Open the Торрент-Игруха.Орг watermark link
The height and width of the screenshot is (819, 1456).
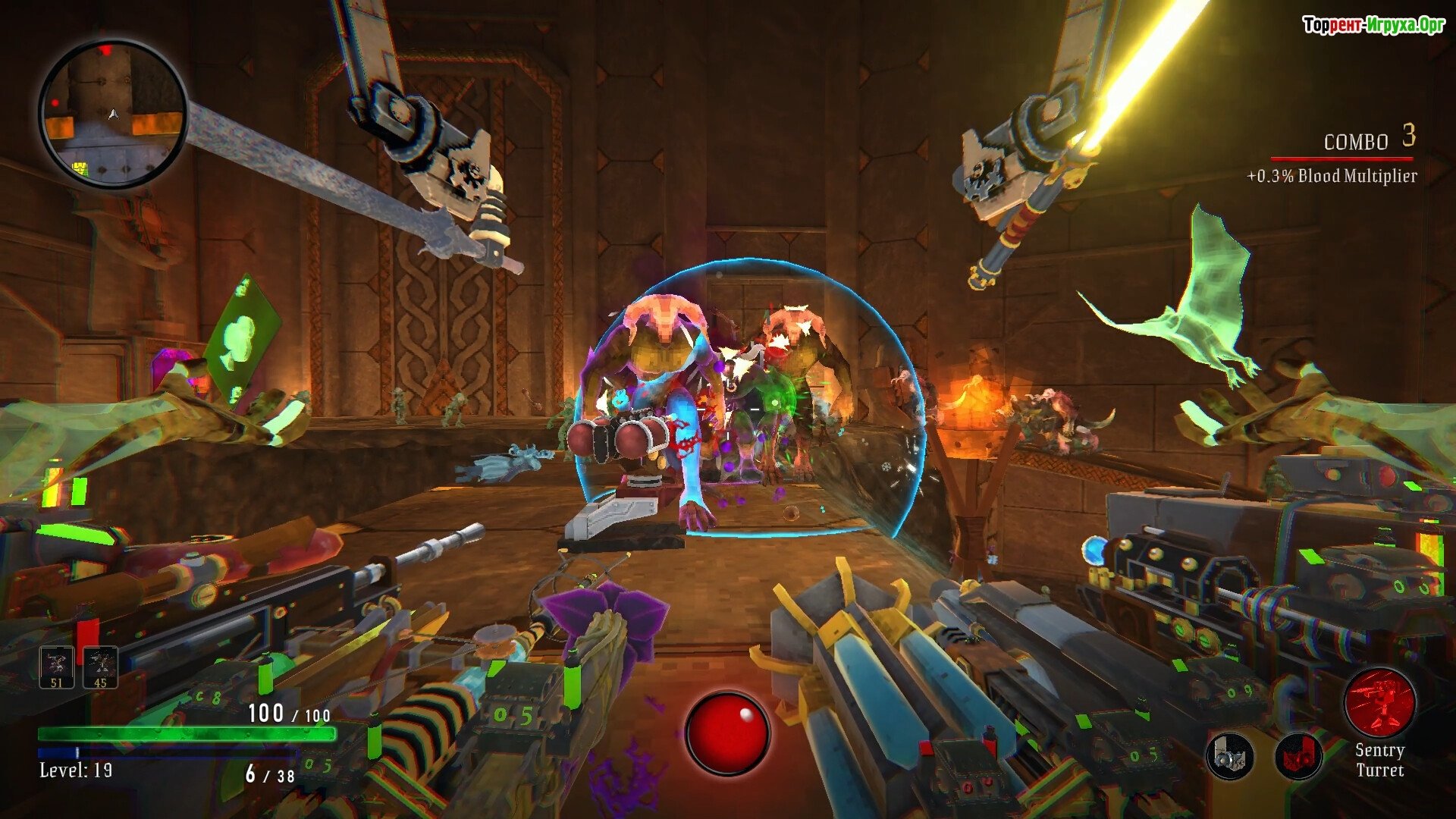coord(1373,25)
